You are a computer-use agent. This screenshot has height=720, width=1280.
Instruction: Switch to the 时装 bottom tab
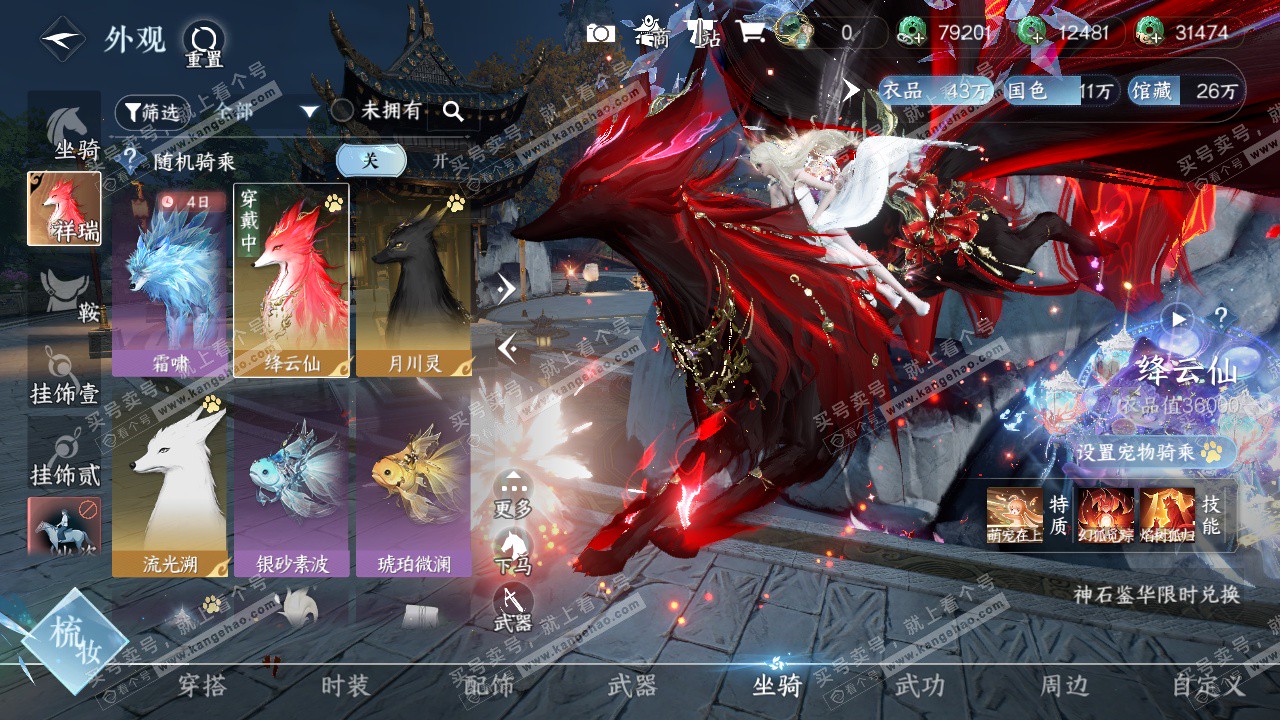click(346, 686)
